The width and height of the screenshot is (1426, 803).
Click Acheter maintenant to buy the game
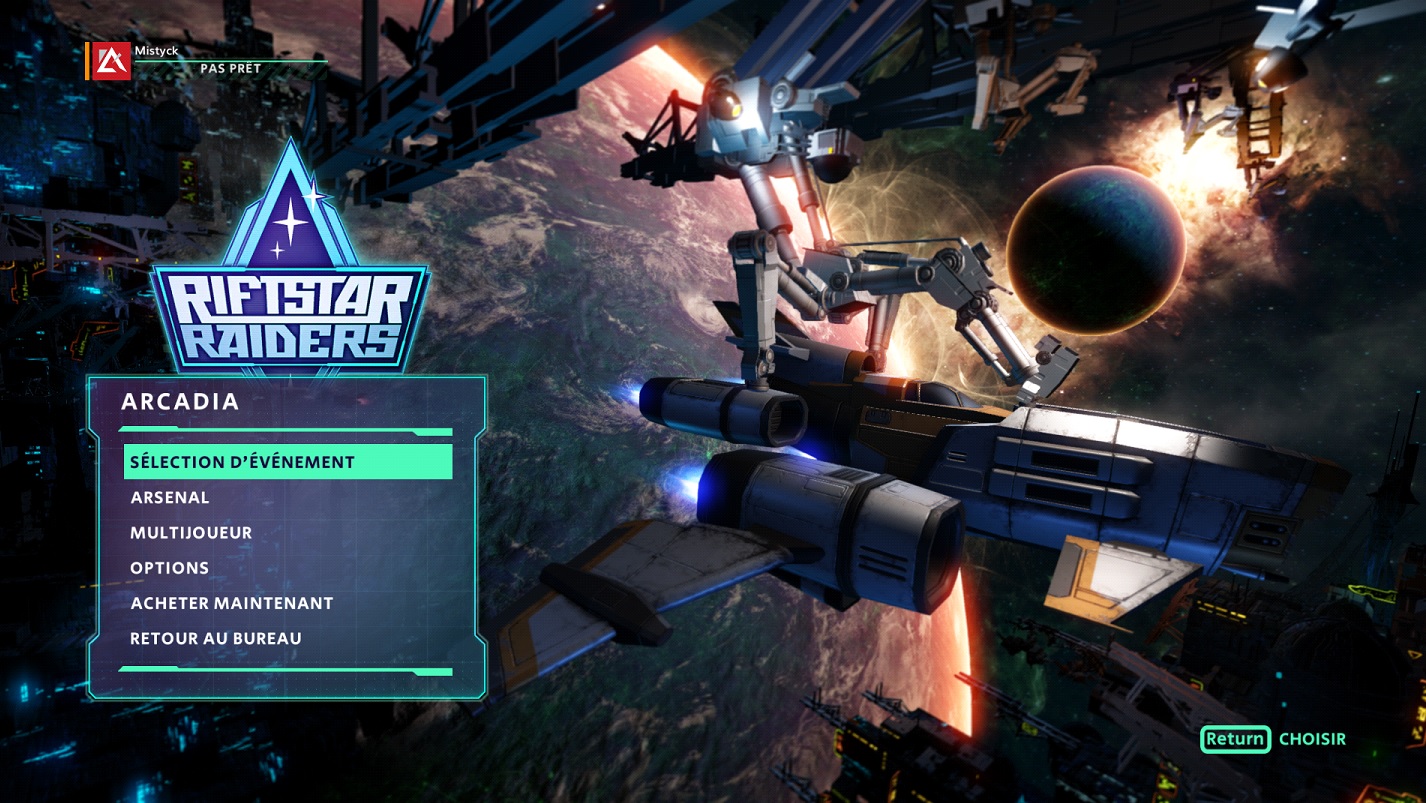232,603
